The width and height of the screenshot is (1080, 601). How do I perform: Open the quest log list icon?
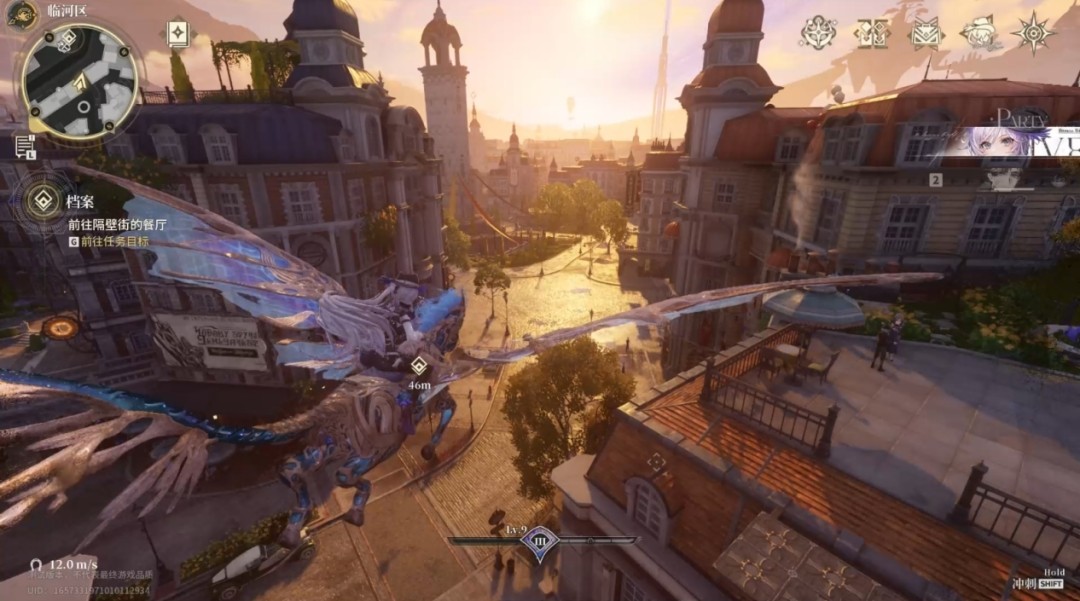(25, 147)
